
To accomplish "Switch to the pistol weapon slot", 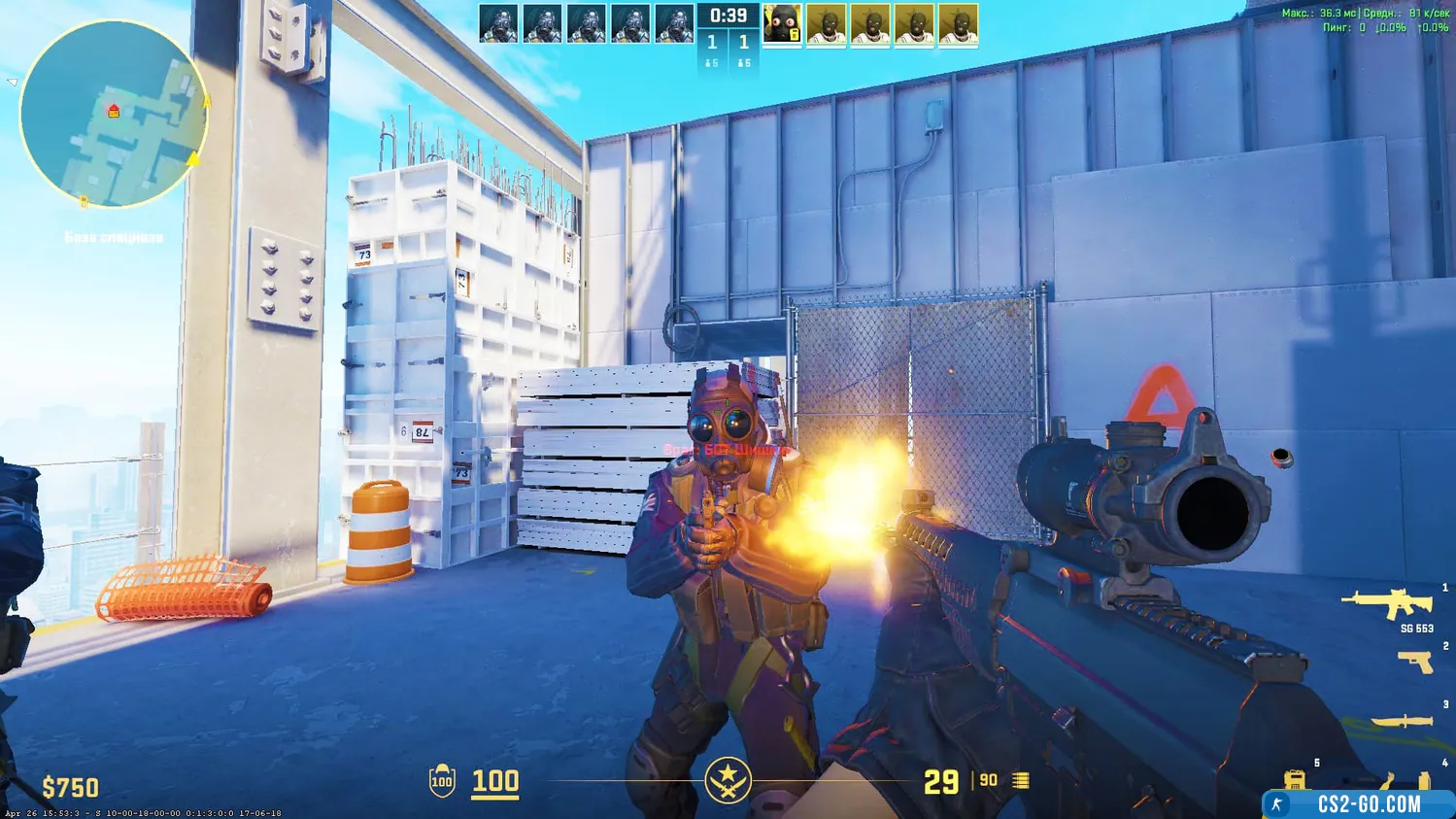I will coord(1415,662).
